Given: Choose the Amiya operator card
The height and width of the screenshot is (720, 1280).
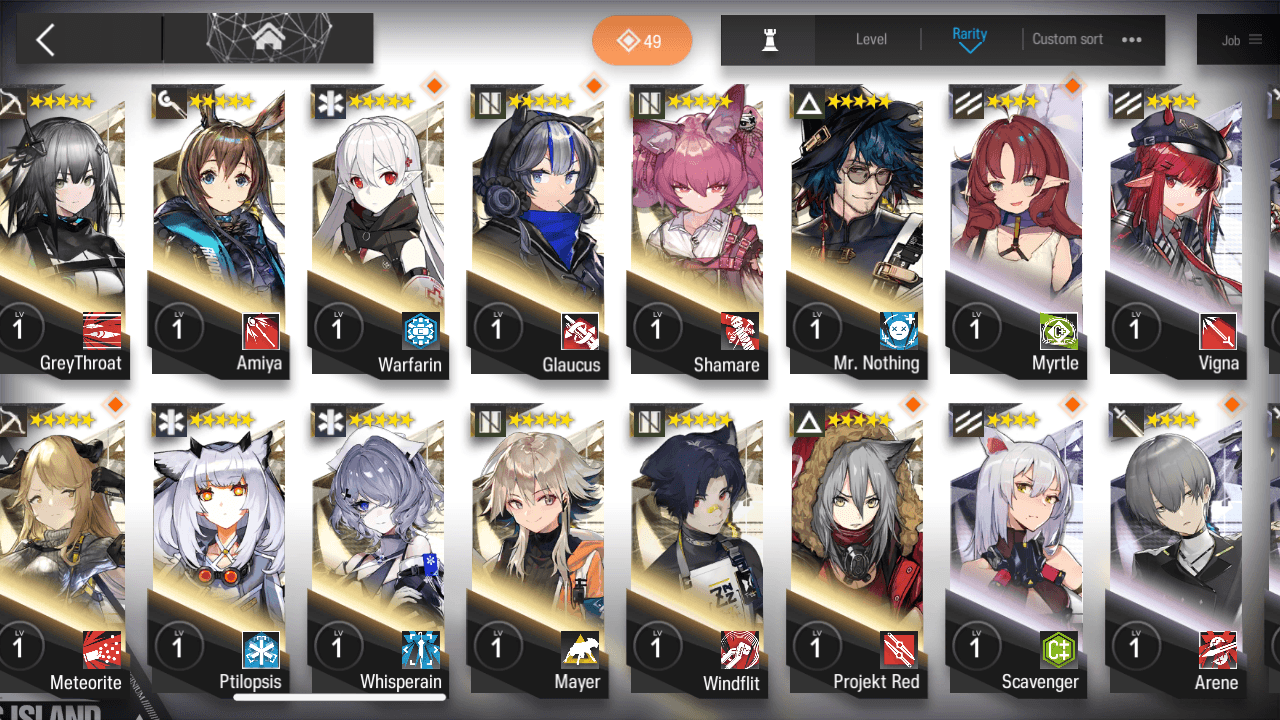Looking at the screenshot, I should tap(218, 230).
